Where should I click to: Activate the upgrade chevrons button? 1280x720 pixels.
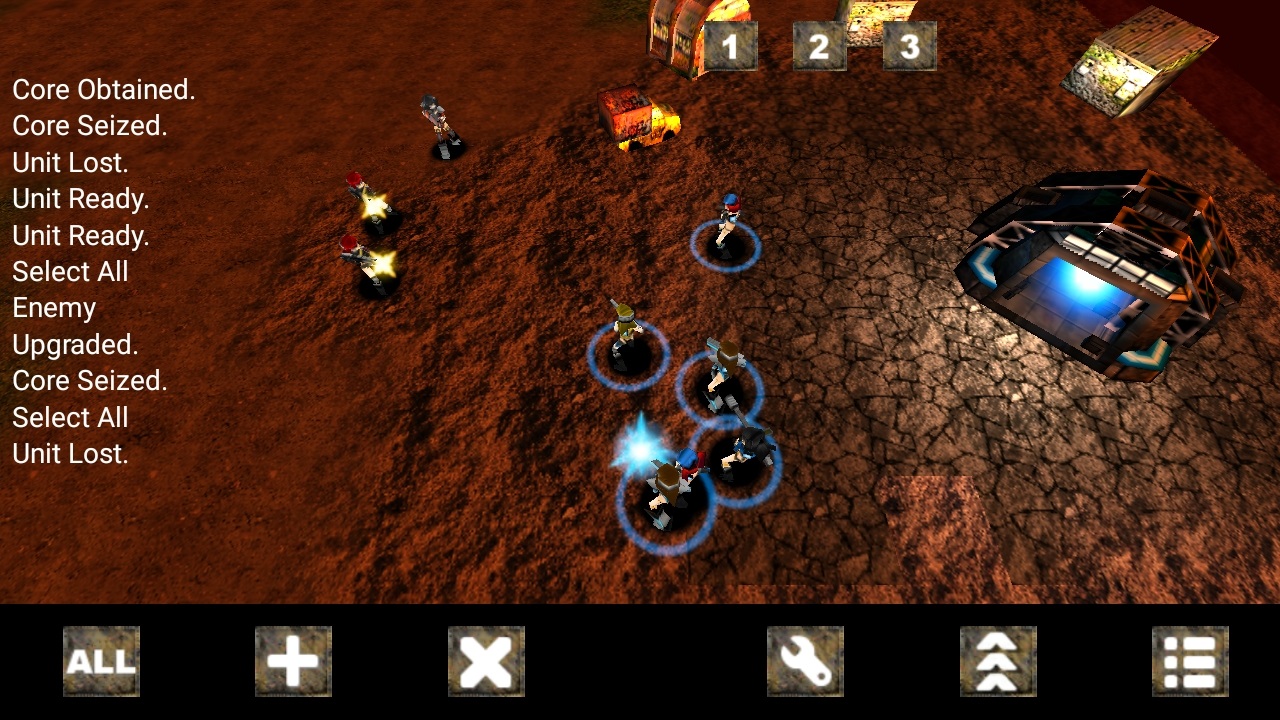[998, 661]
